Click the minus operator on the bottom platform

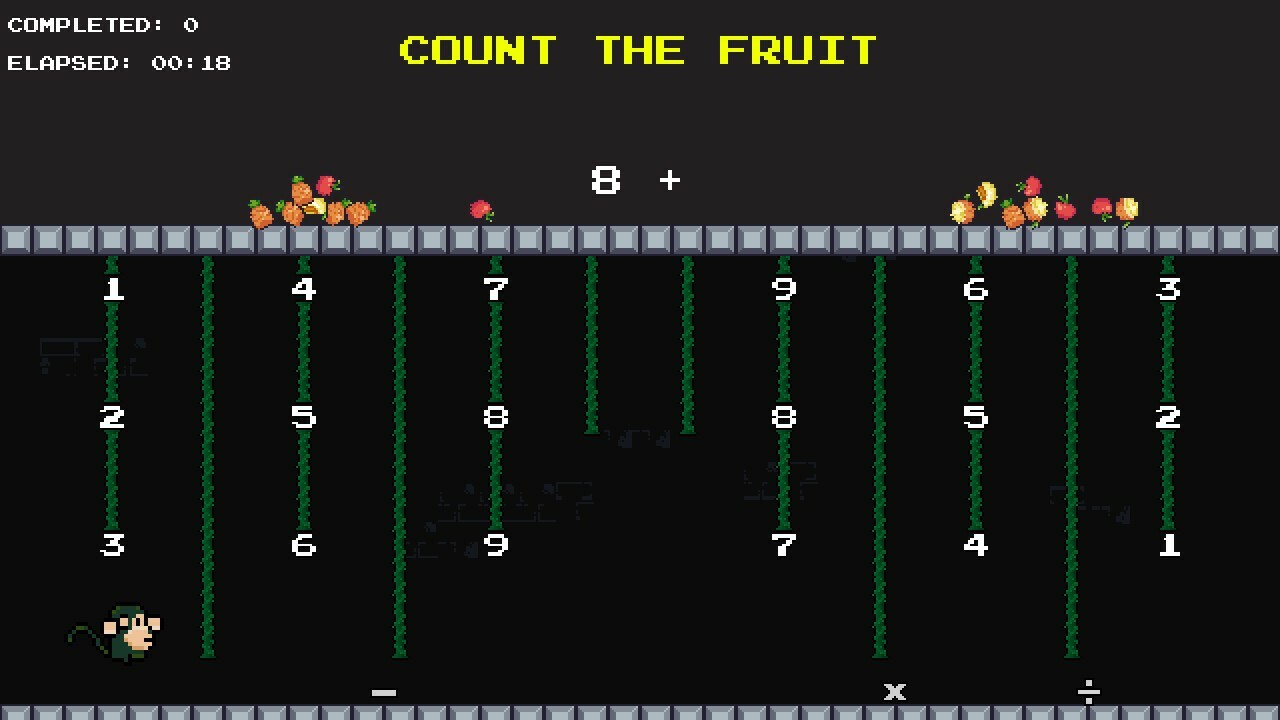tap(384, 691)
